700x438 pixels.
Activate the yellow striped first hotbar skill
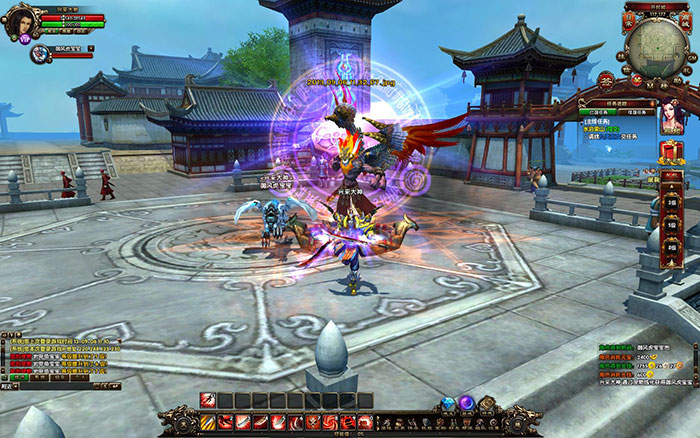coord(209,423)
